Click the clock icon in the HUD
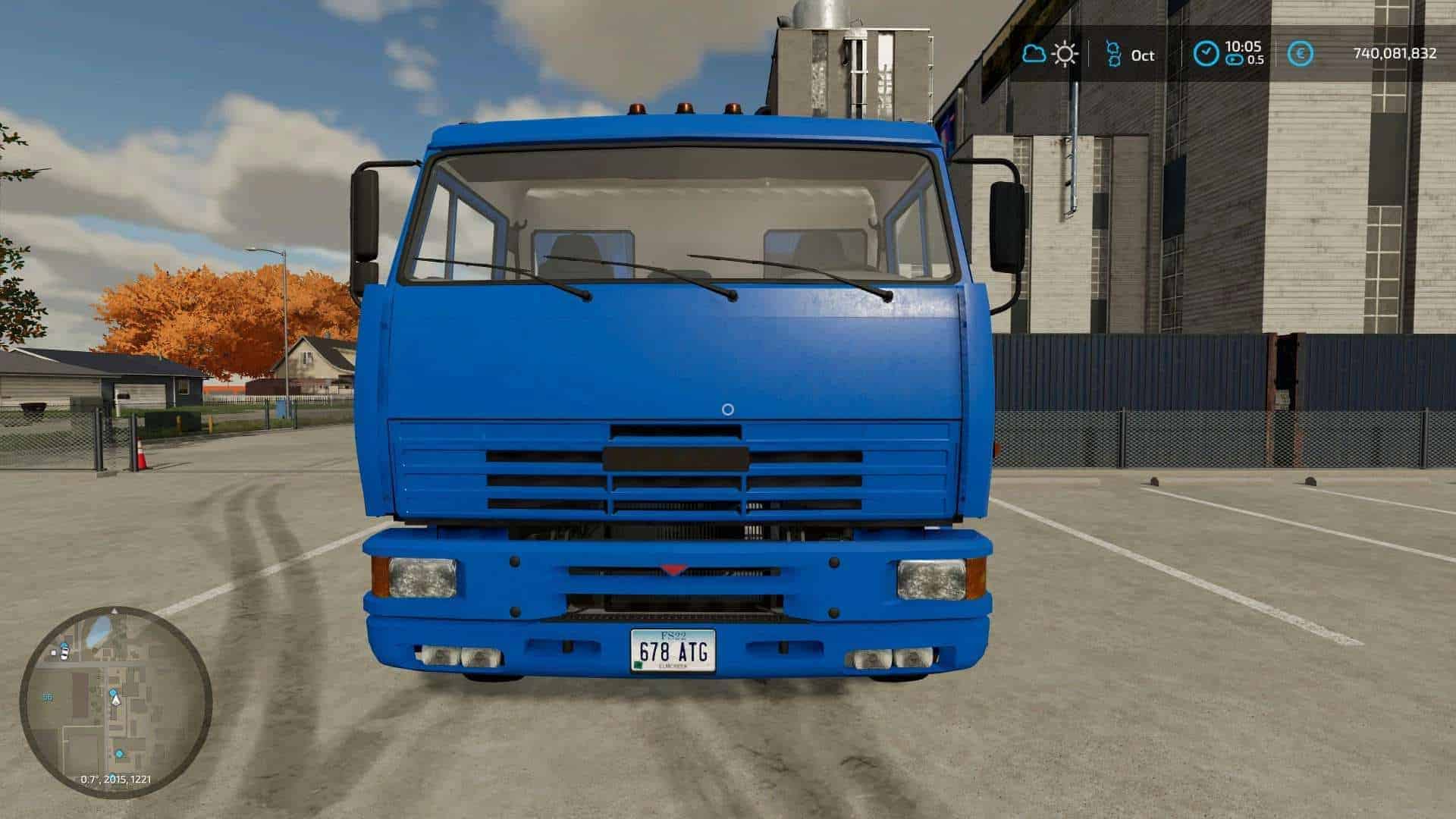Viewport: 1456px width, 819px height. [x=1205, y=54]
